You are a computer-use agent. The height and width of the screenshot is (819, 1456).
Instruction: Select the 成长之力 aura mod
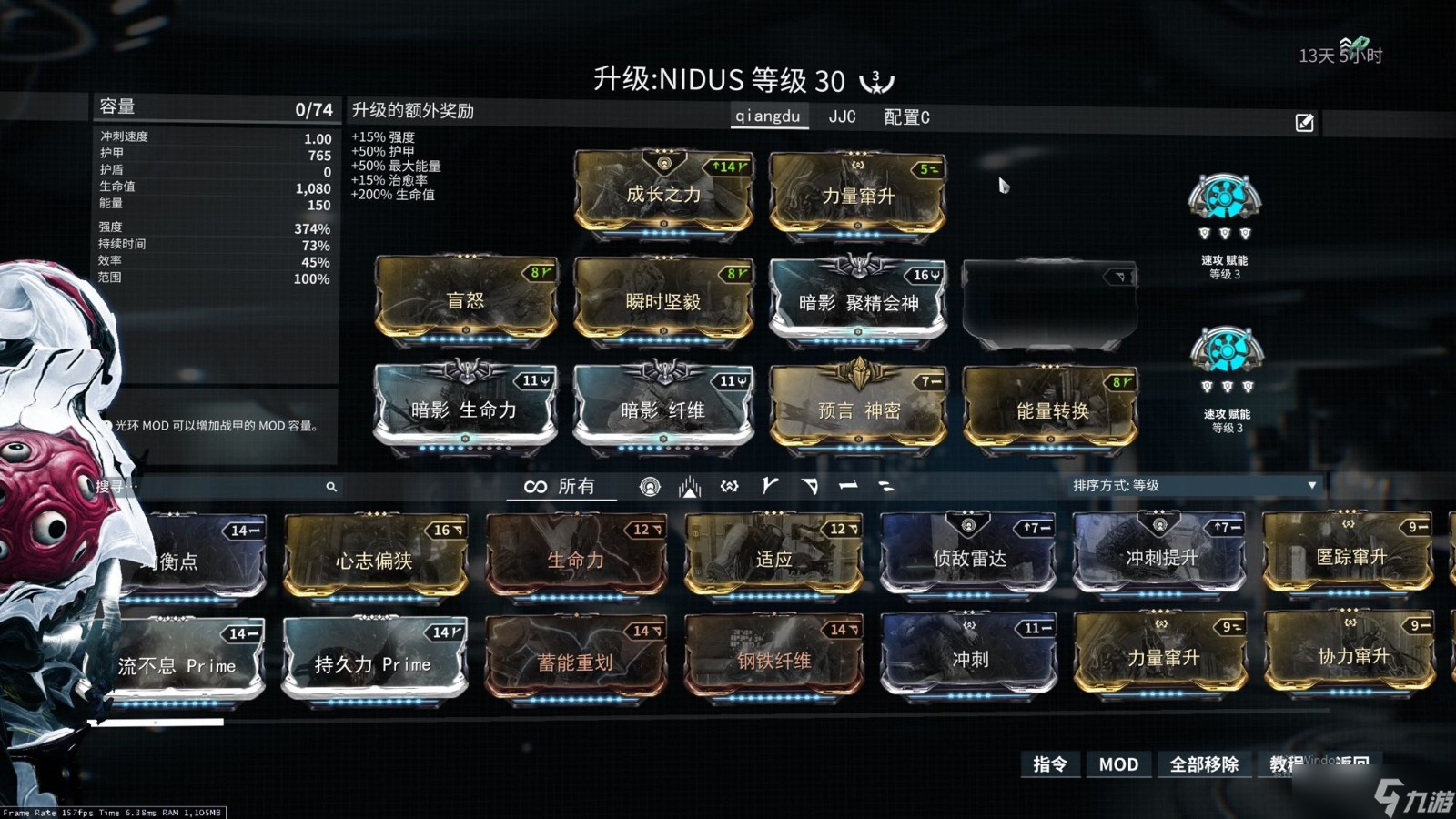(x=663, y=194)
